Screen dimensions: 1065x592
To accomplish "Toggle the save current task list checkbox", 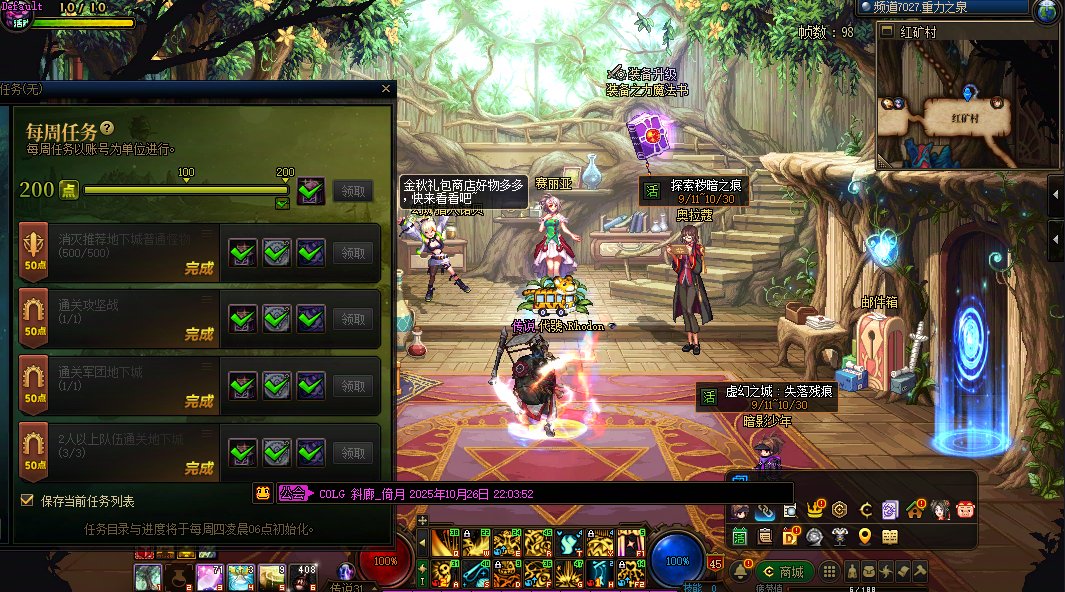I will 27,500.
